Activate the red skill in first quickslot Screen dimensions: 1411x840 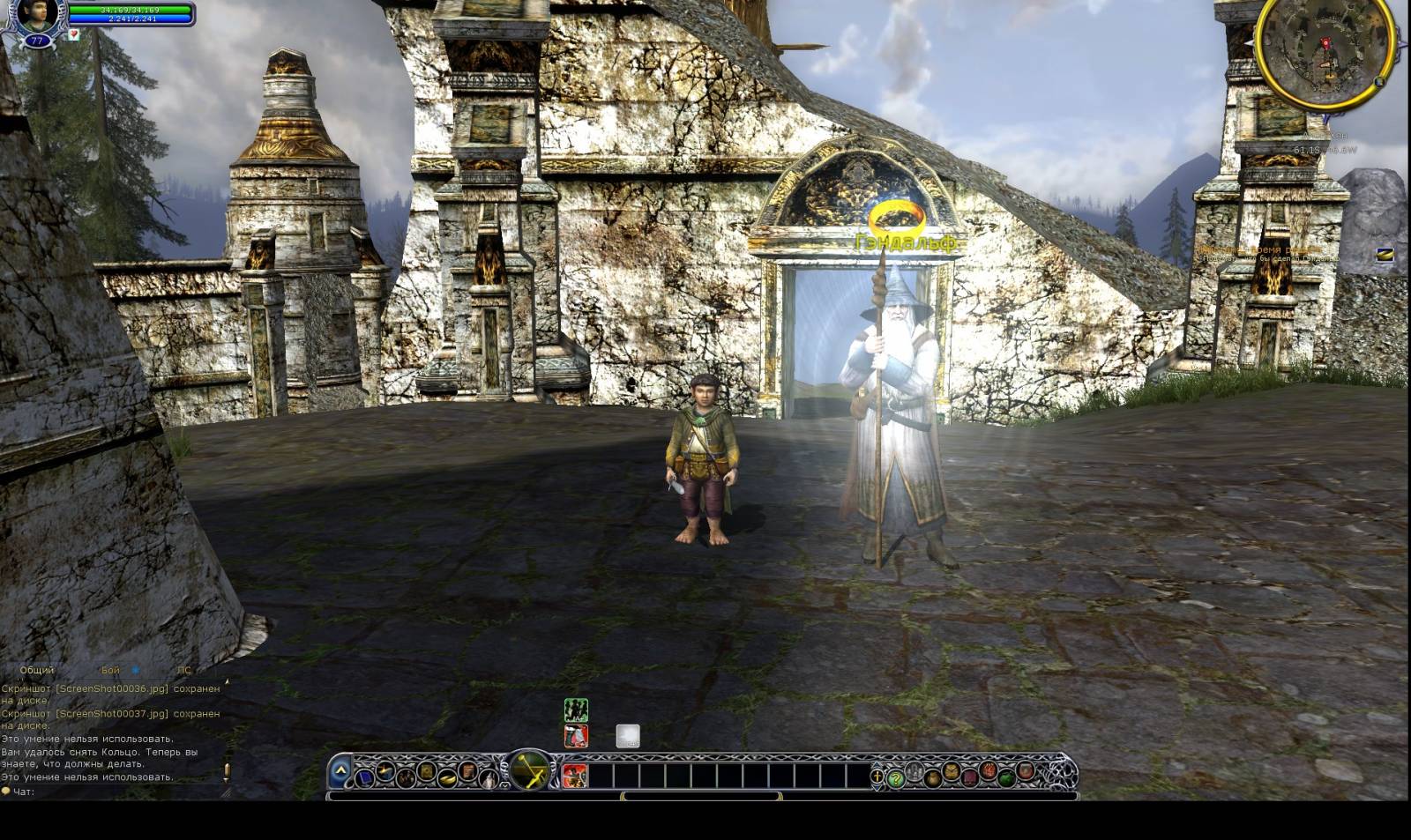pyautogui.click(x=575, y=776)
